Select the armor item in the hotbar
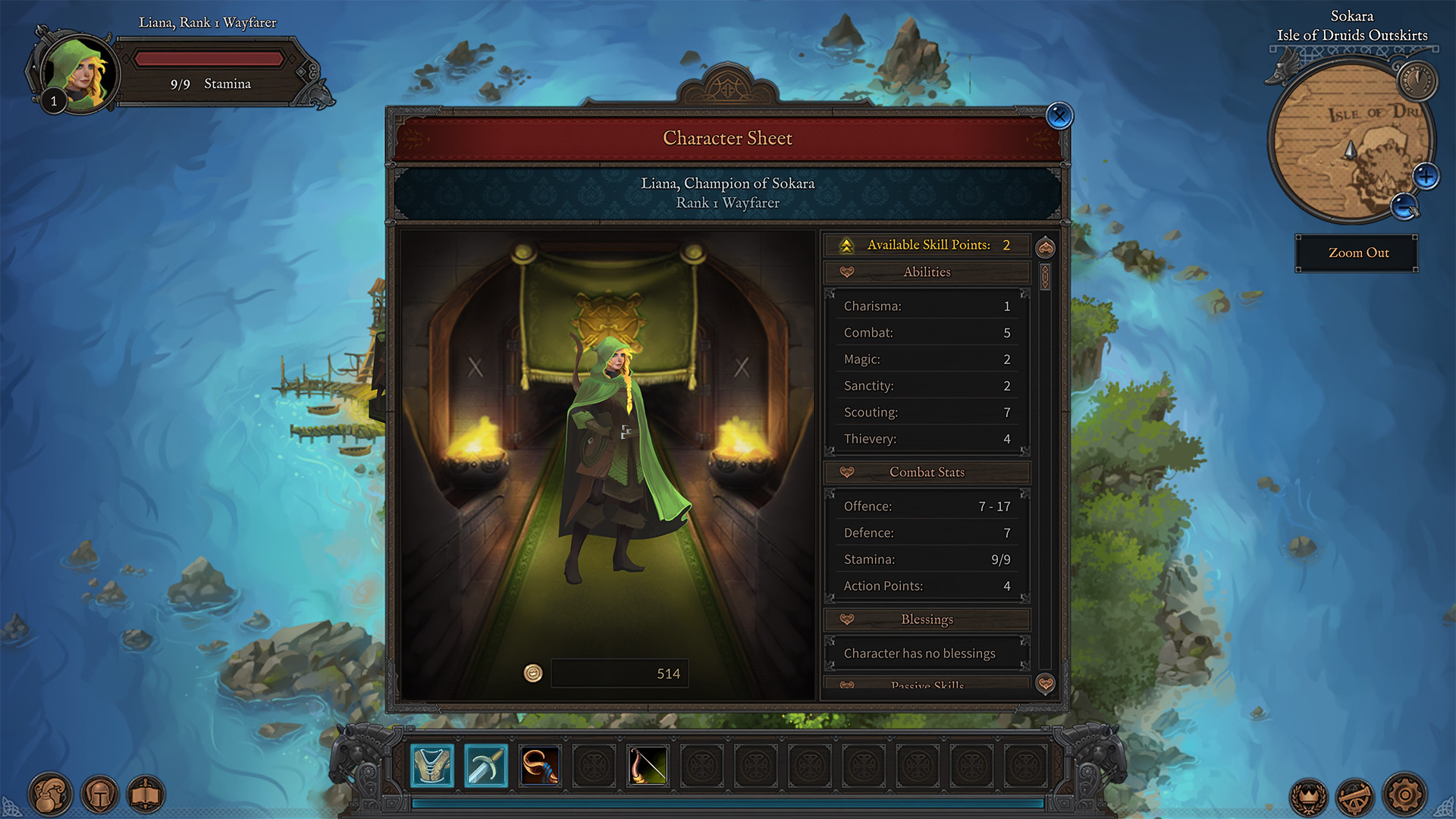The width and height of the screenshot is (1456, 819). (x=431, y=766)
